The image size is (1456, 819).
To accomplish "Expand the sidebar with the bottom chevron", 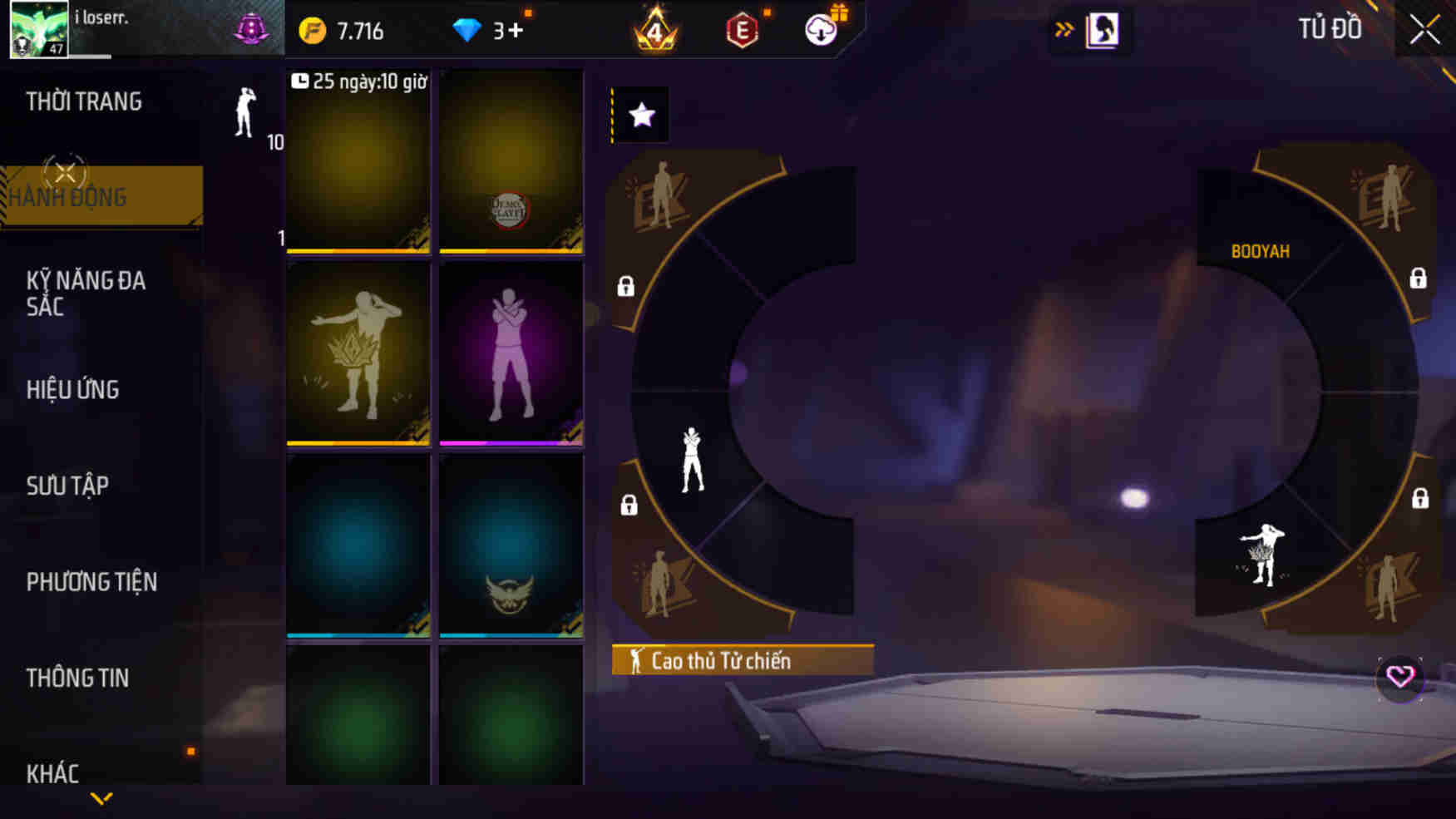I will (102, 797).
